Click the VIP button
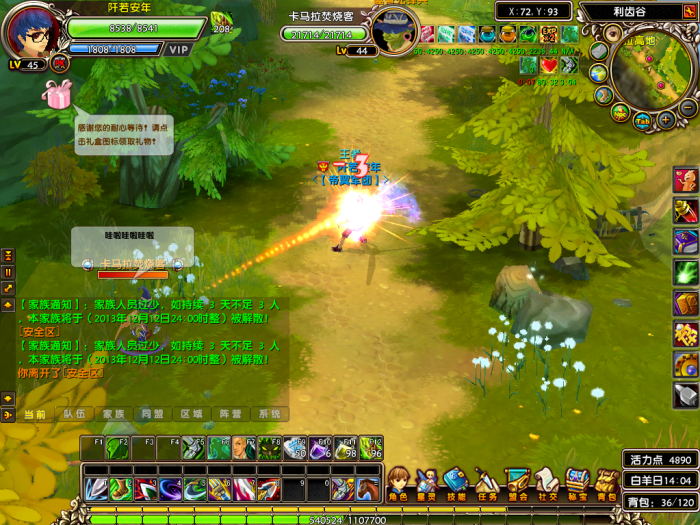The height and width of the screenshot is (525, 700). pos(178,49)
